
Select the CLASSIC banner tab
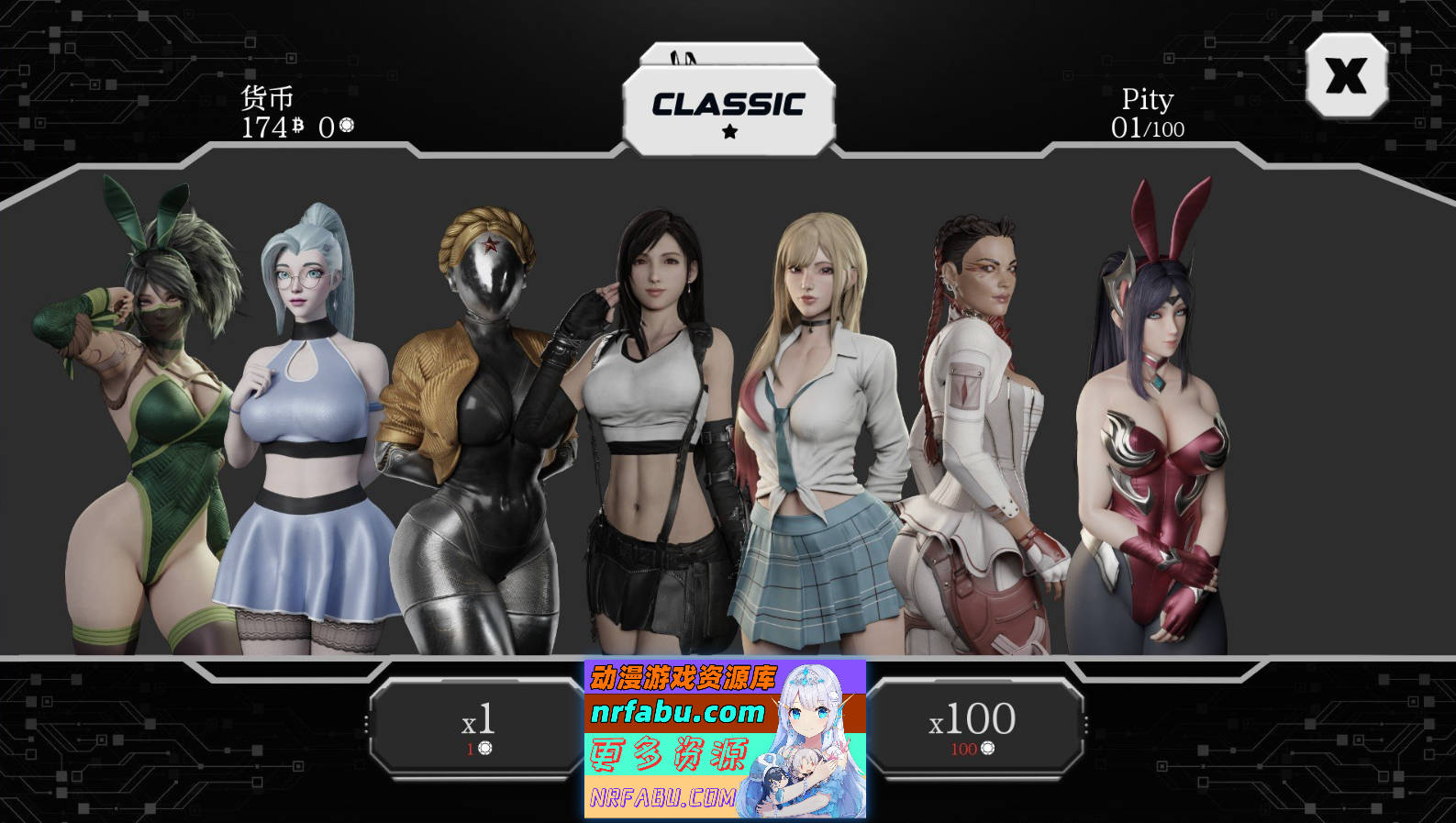point(728,109)
